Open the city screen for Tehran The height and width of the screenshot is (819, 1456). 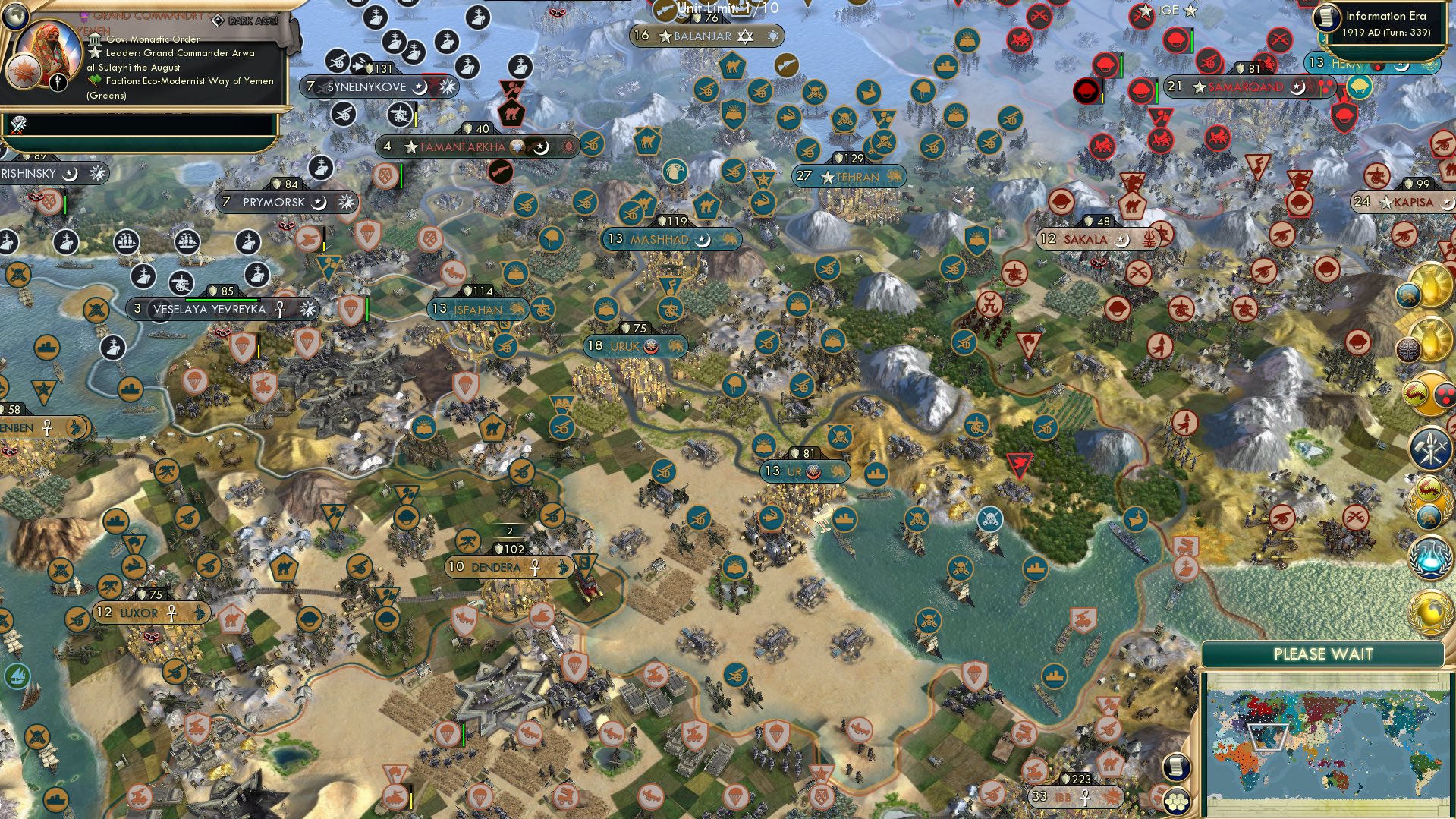pos(850,177)
